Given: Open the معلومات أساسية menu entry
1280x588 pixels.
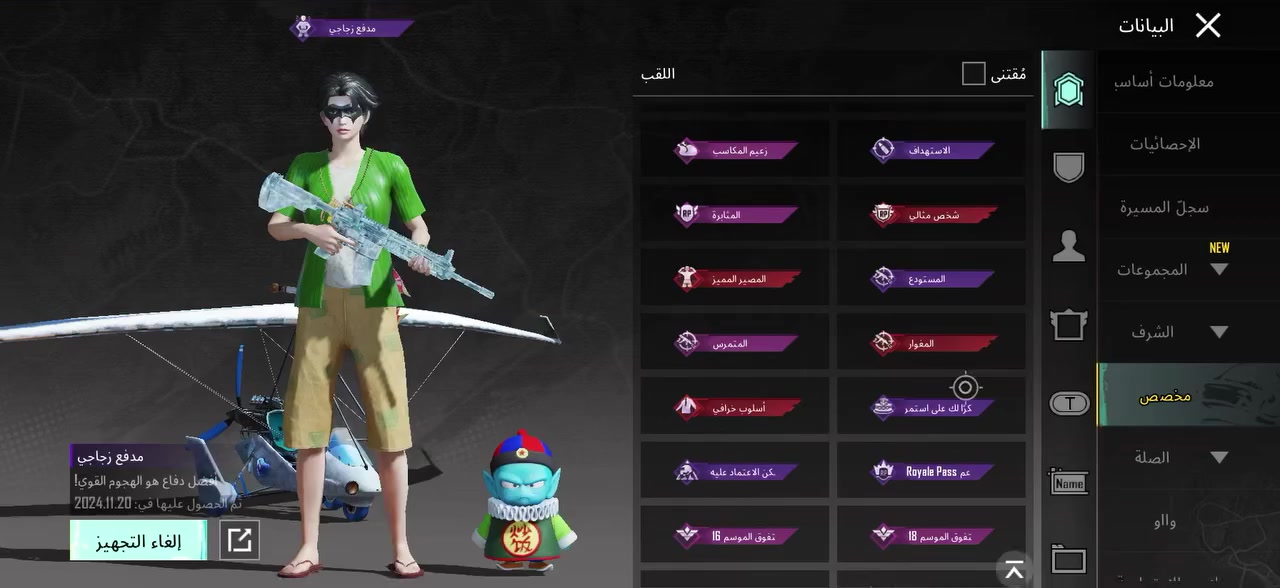Looking at the screenshot, I should click(1165, 81).
